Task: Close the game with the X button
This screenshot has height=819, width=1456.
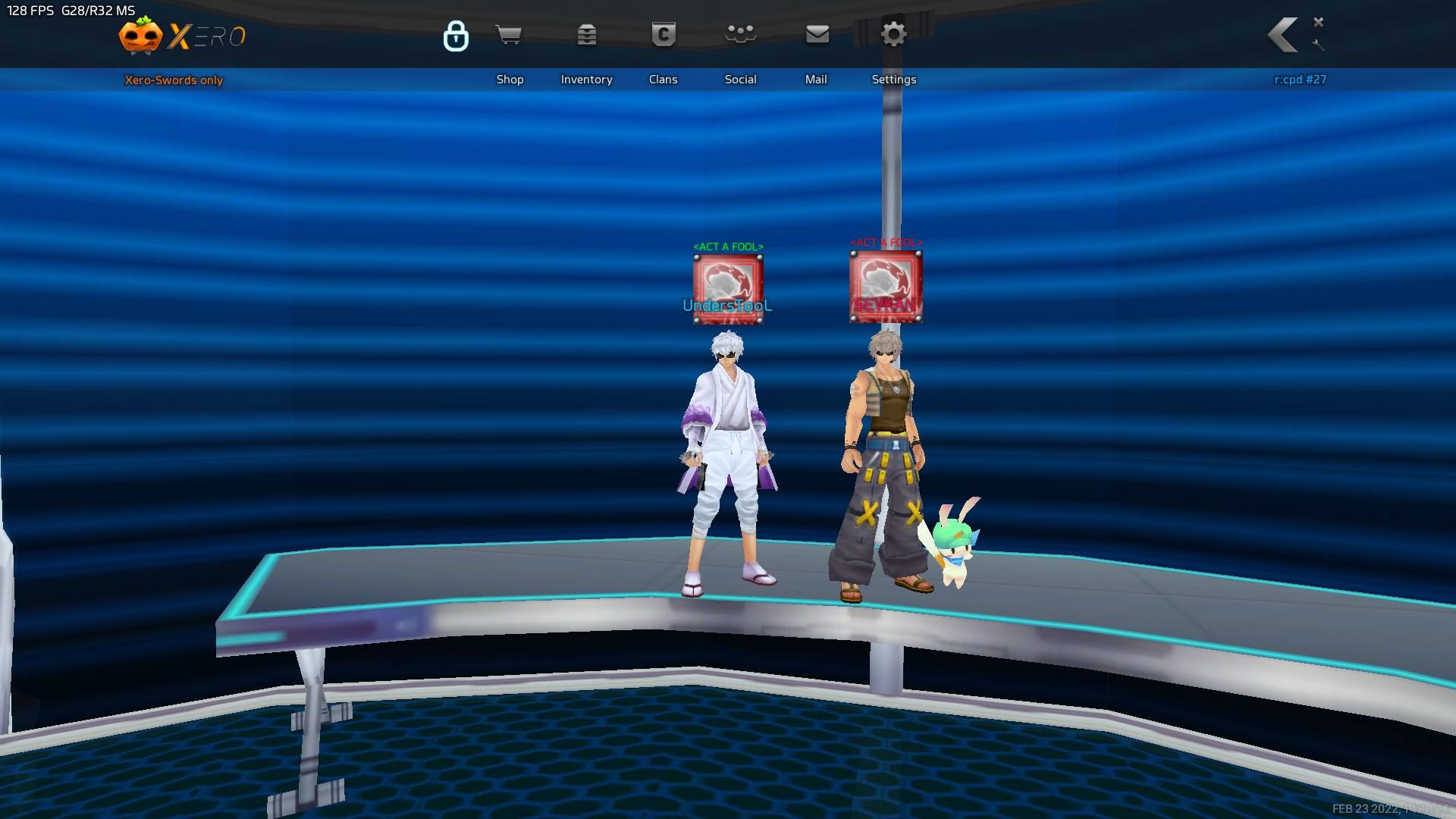Action: coord(1319,22)
